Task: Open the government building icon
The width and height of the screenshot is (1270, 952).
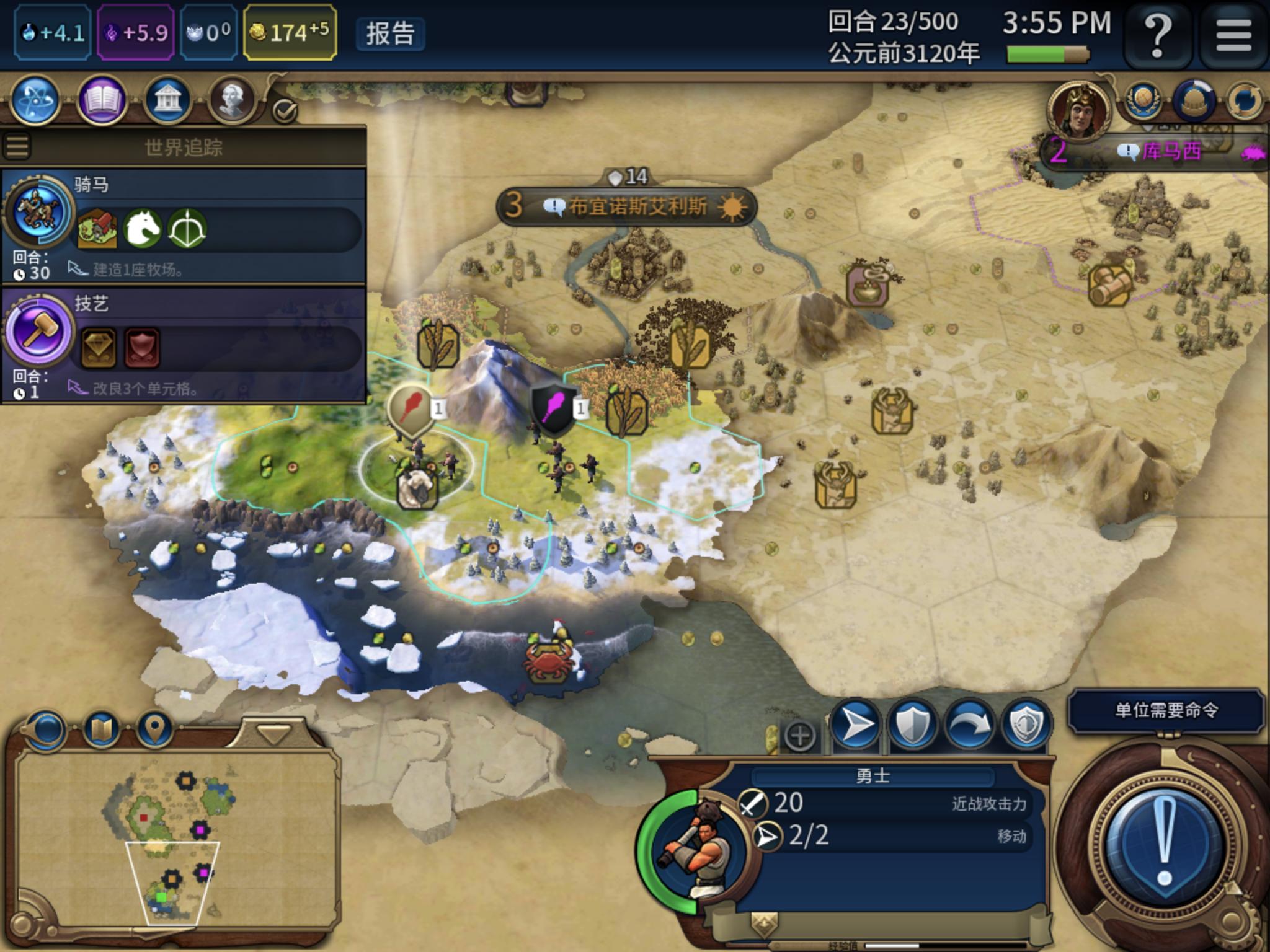Action: (x=167, y=100)
